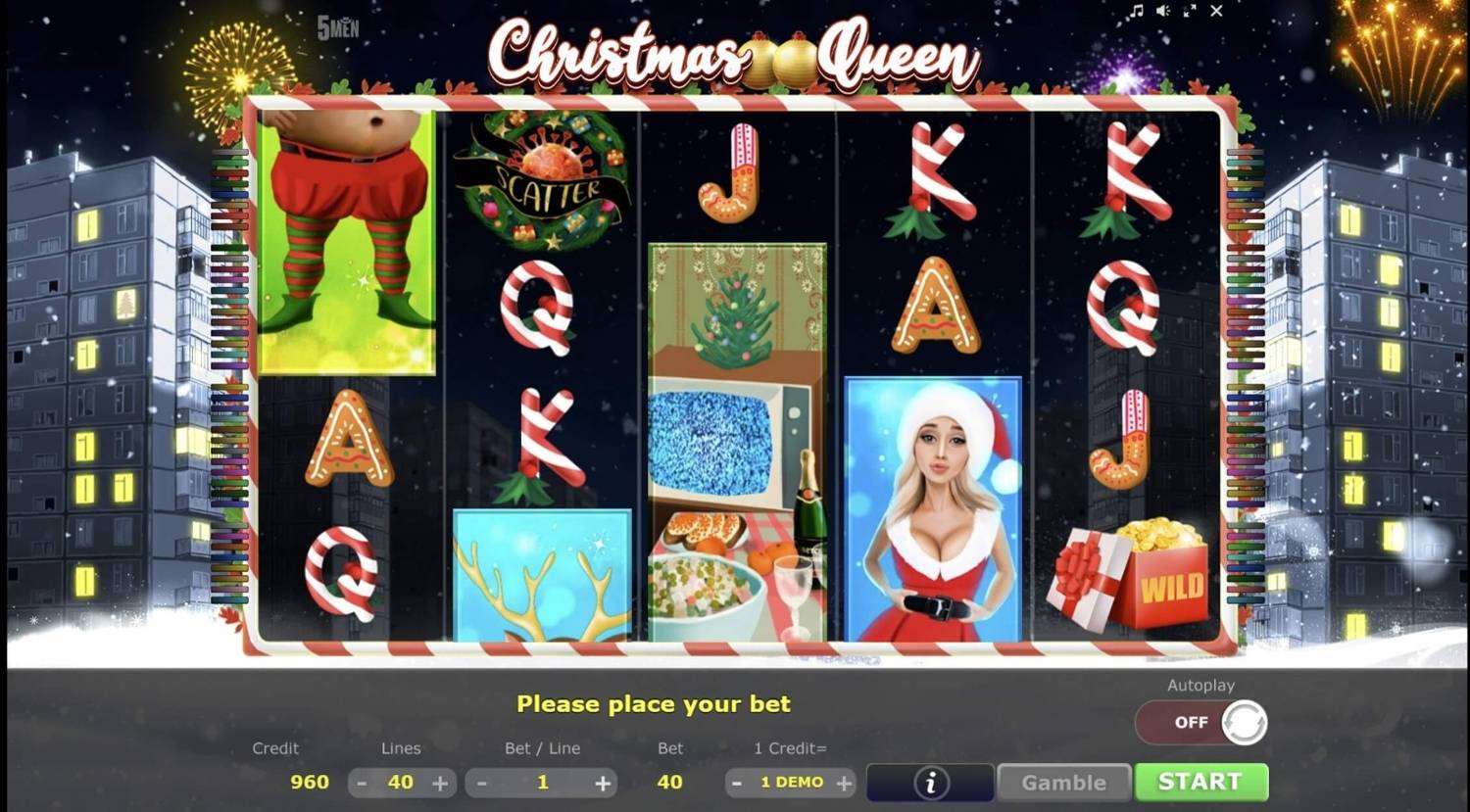Click the circular Autoplay refresh icon
Viewport: 1470px width, 812px height.
pyautogui.click(x=1246, y=722)
